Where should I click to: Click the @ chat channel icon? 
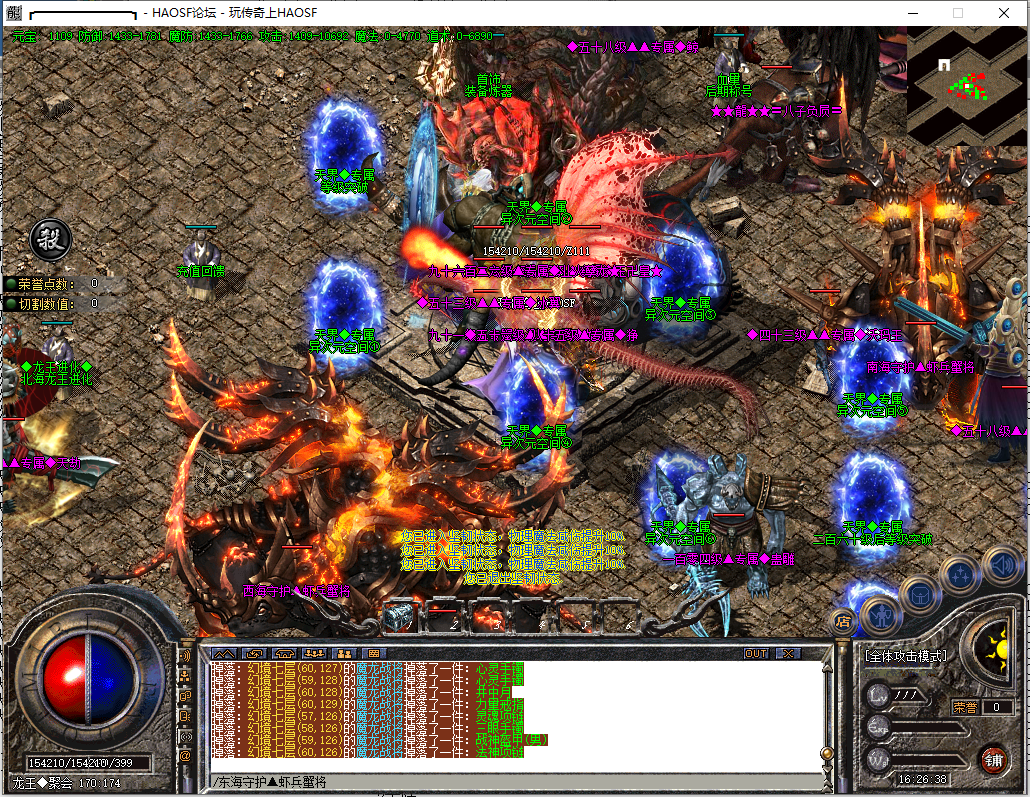[x=185, y=757]
